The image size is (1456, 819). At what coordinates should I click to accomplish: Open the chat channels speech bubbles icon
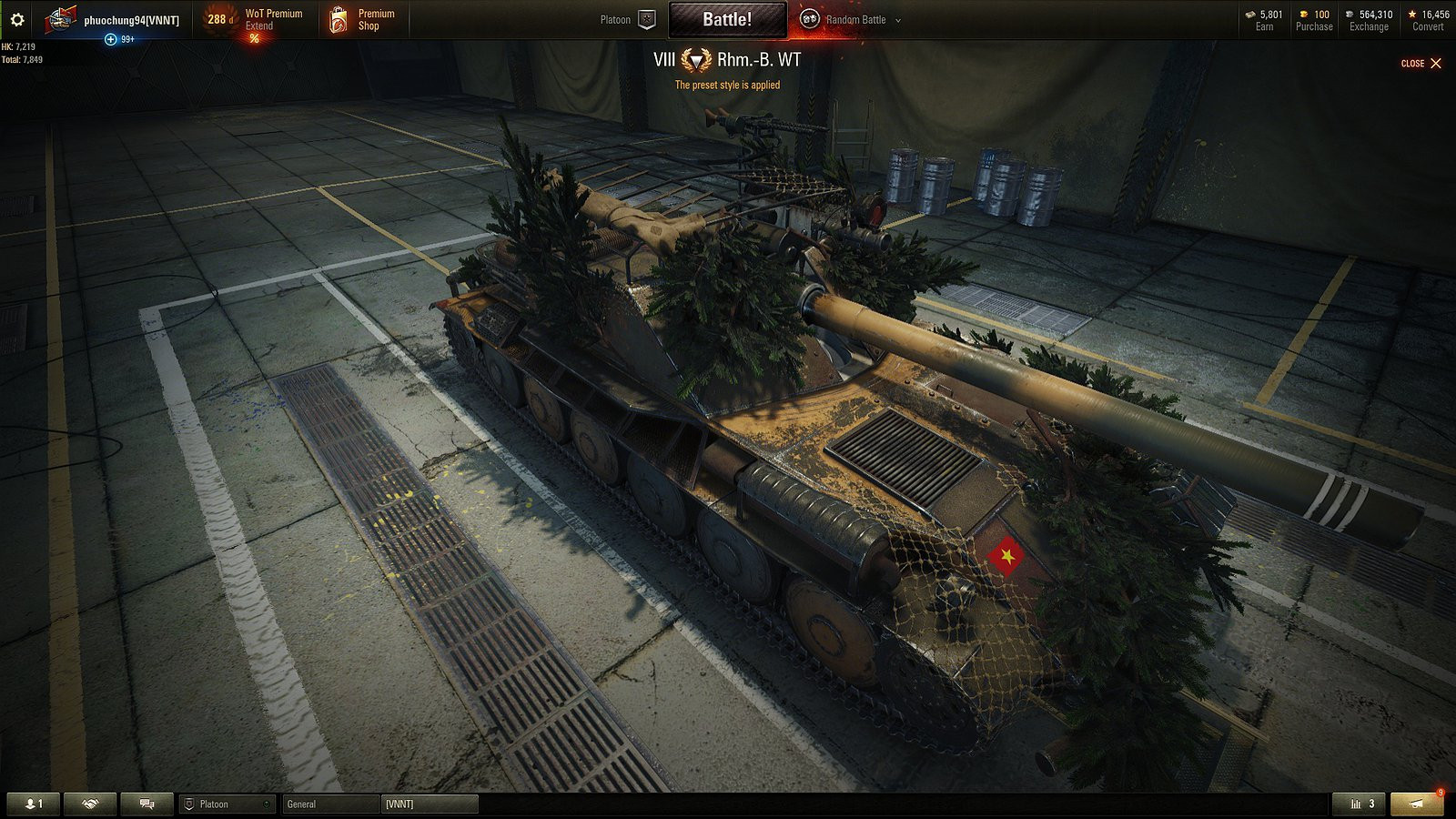[x=146, y=804]
